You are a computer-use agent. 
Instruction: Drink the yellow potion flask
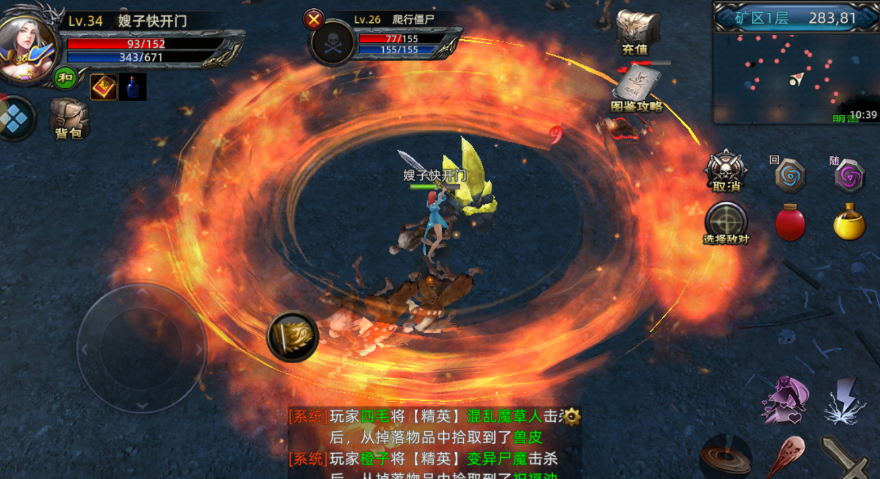coord(849,221)
